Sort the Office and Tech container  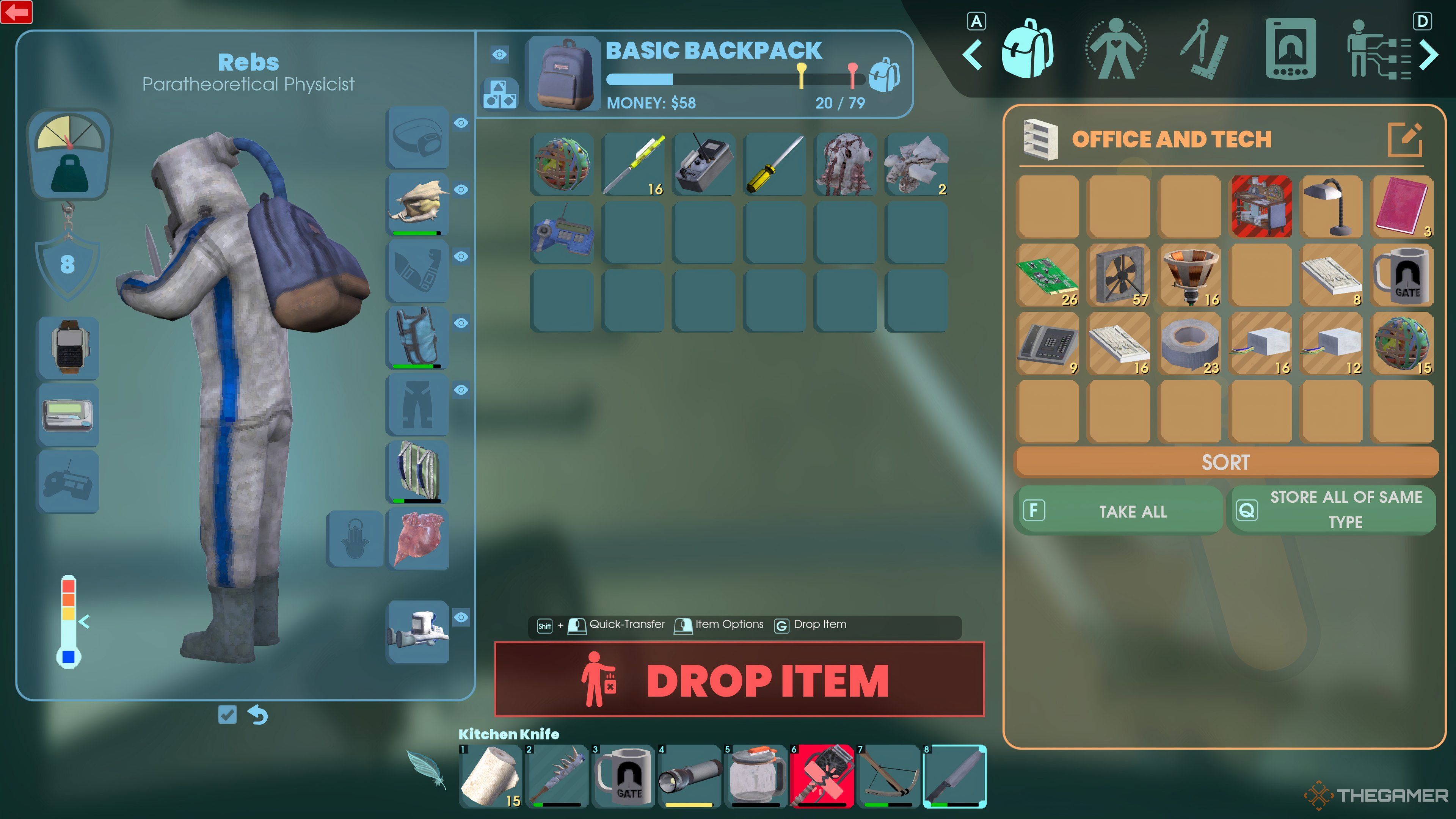1225,462
